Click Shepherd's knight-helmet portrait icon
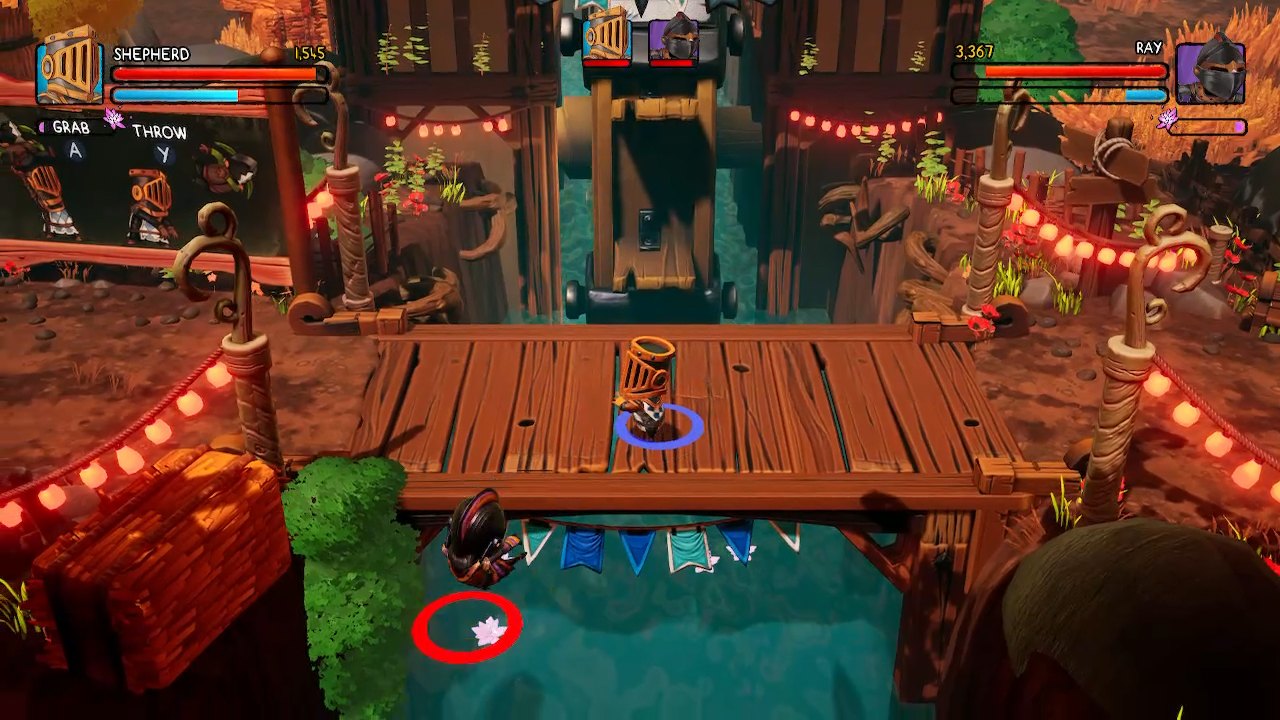This screenshot has width=1280, height=720. (70, 72)
